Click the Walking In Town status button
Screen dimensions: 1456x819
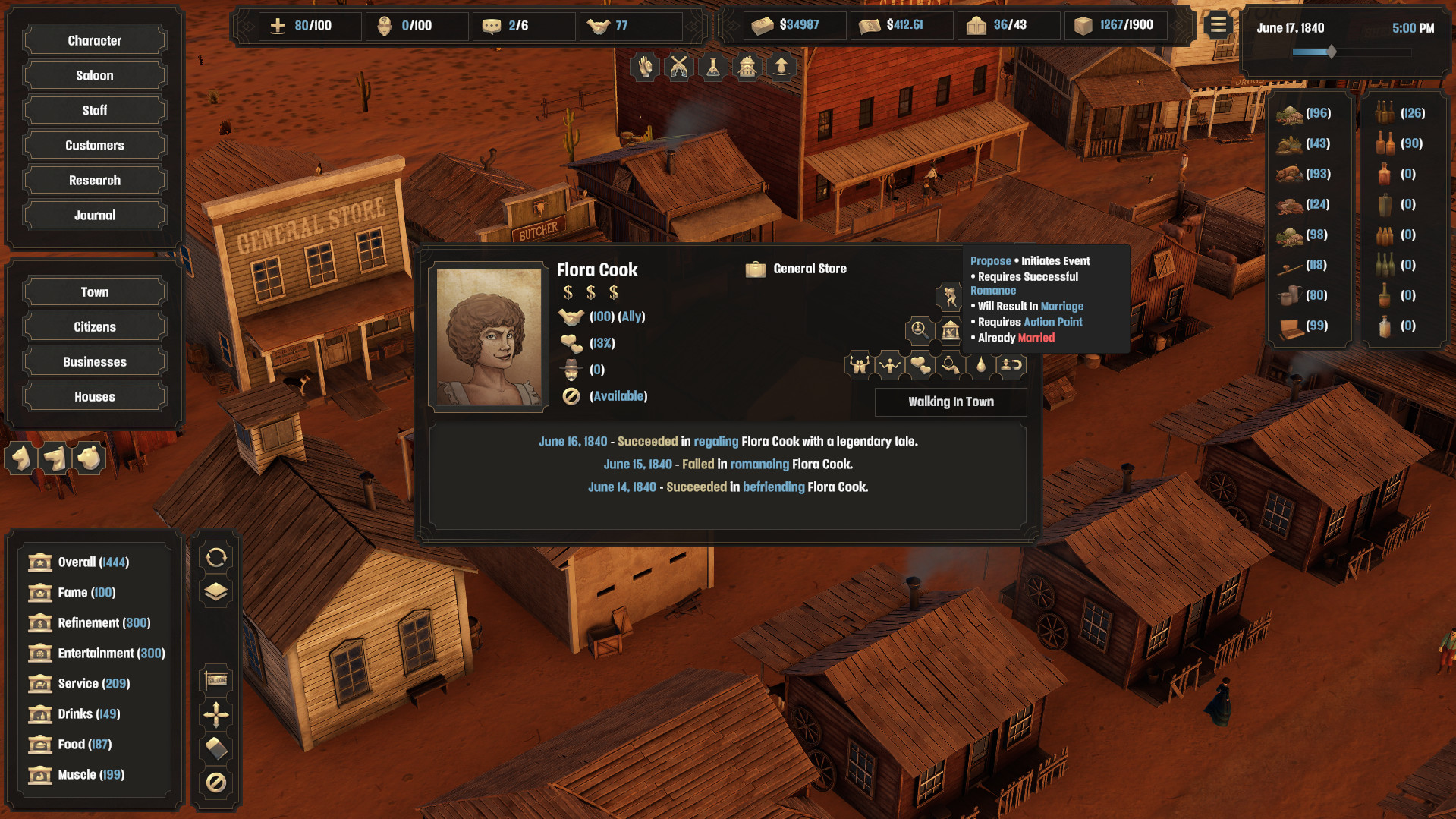click(x=951, y=402)
